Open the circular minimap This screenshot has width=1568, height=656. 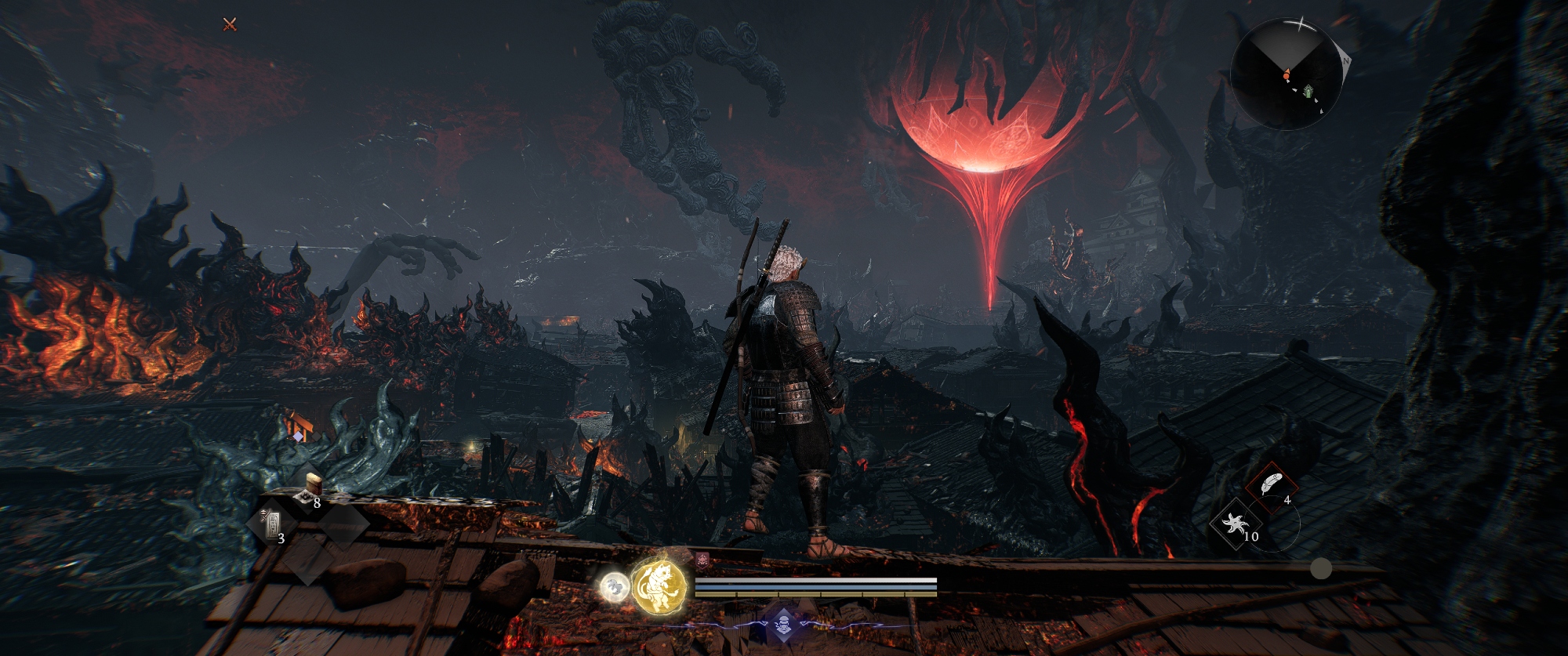click(1286, 74)
